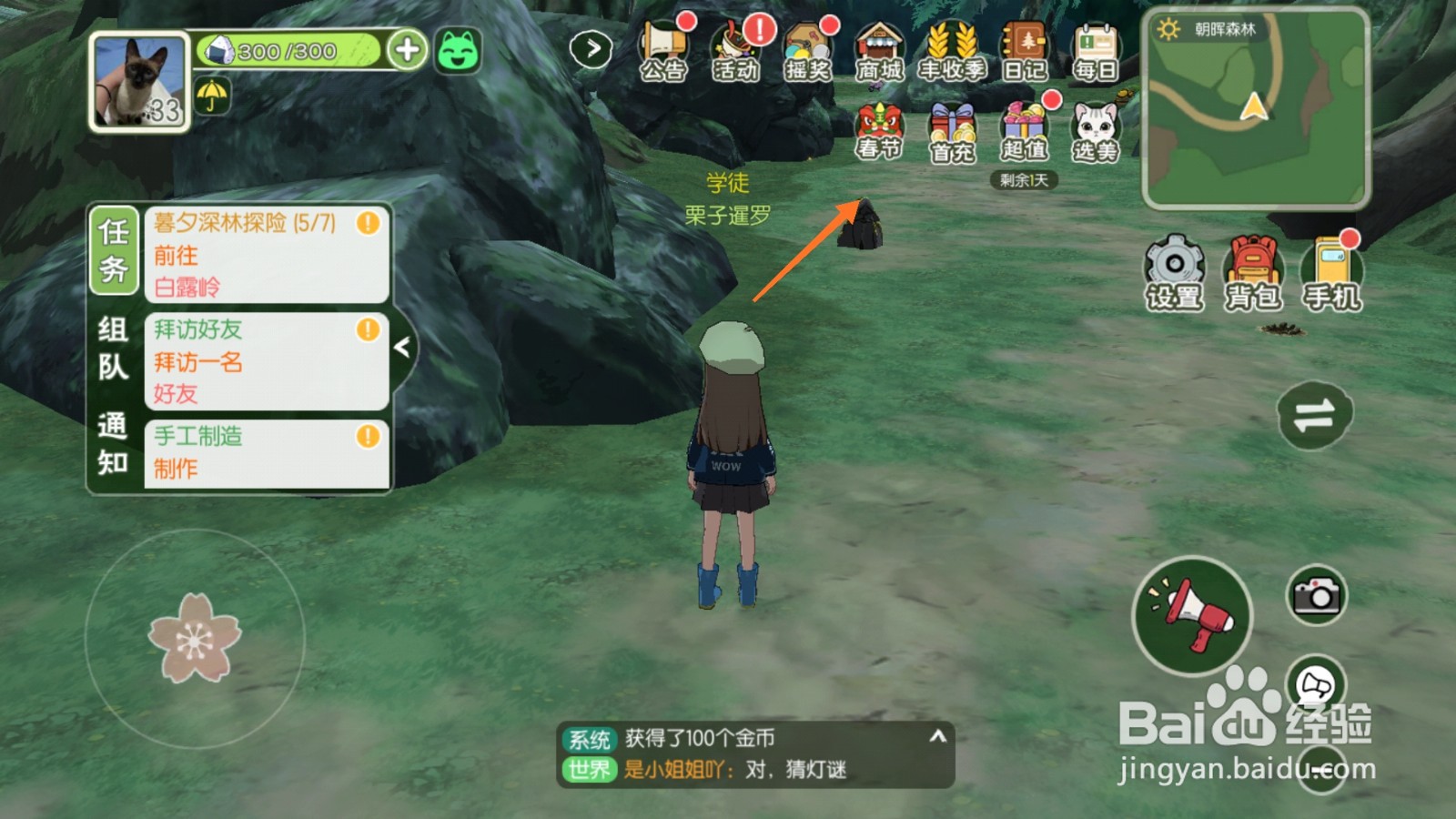This screenshot has width=1456, height=819.
Task: Open the 手机 phone menu
Action: point(1331,271)
